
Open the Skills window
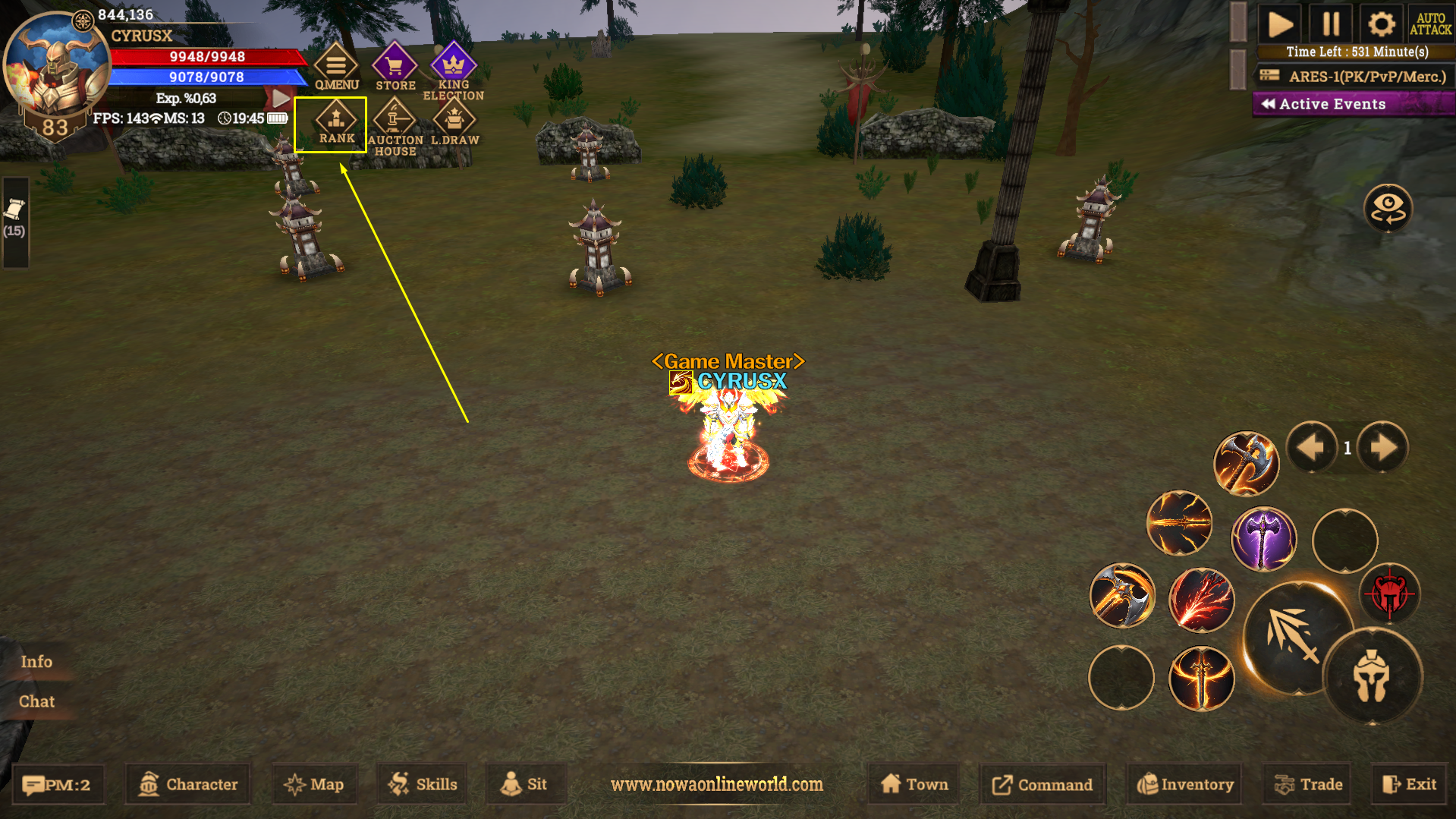pos(423,784)
